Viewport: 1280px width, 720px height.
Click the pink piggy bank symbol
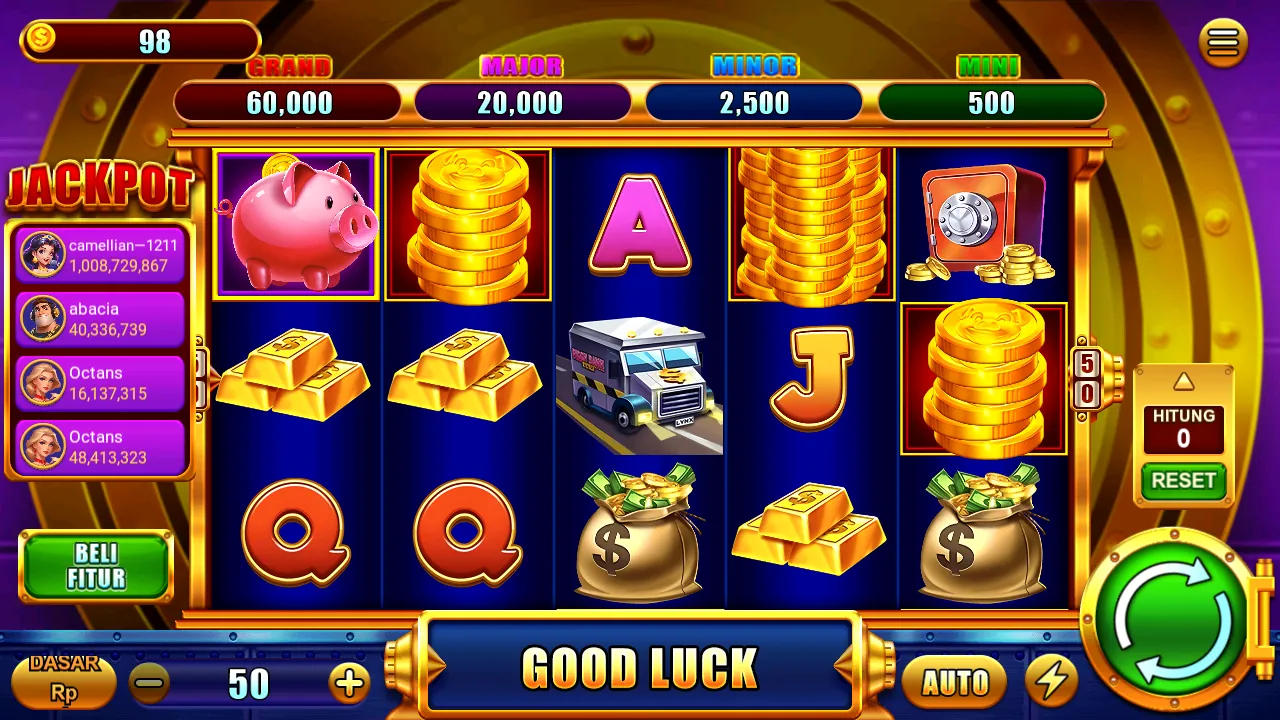[x=294, y=222]
